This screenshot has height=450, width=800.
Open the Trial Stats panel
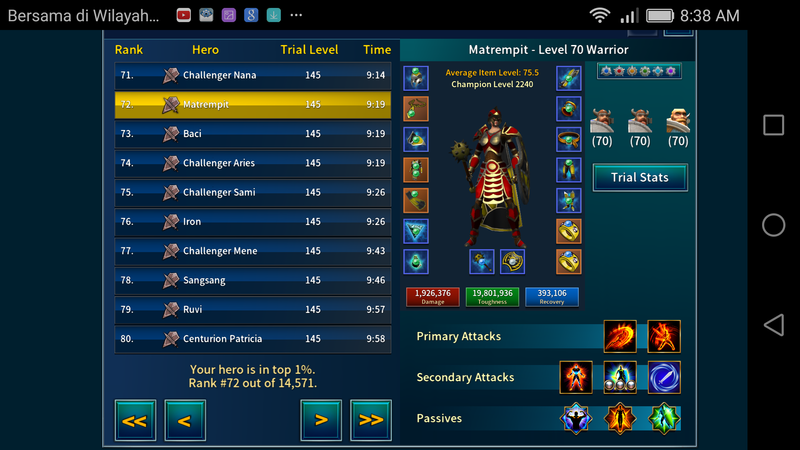(x=639, y=178)
